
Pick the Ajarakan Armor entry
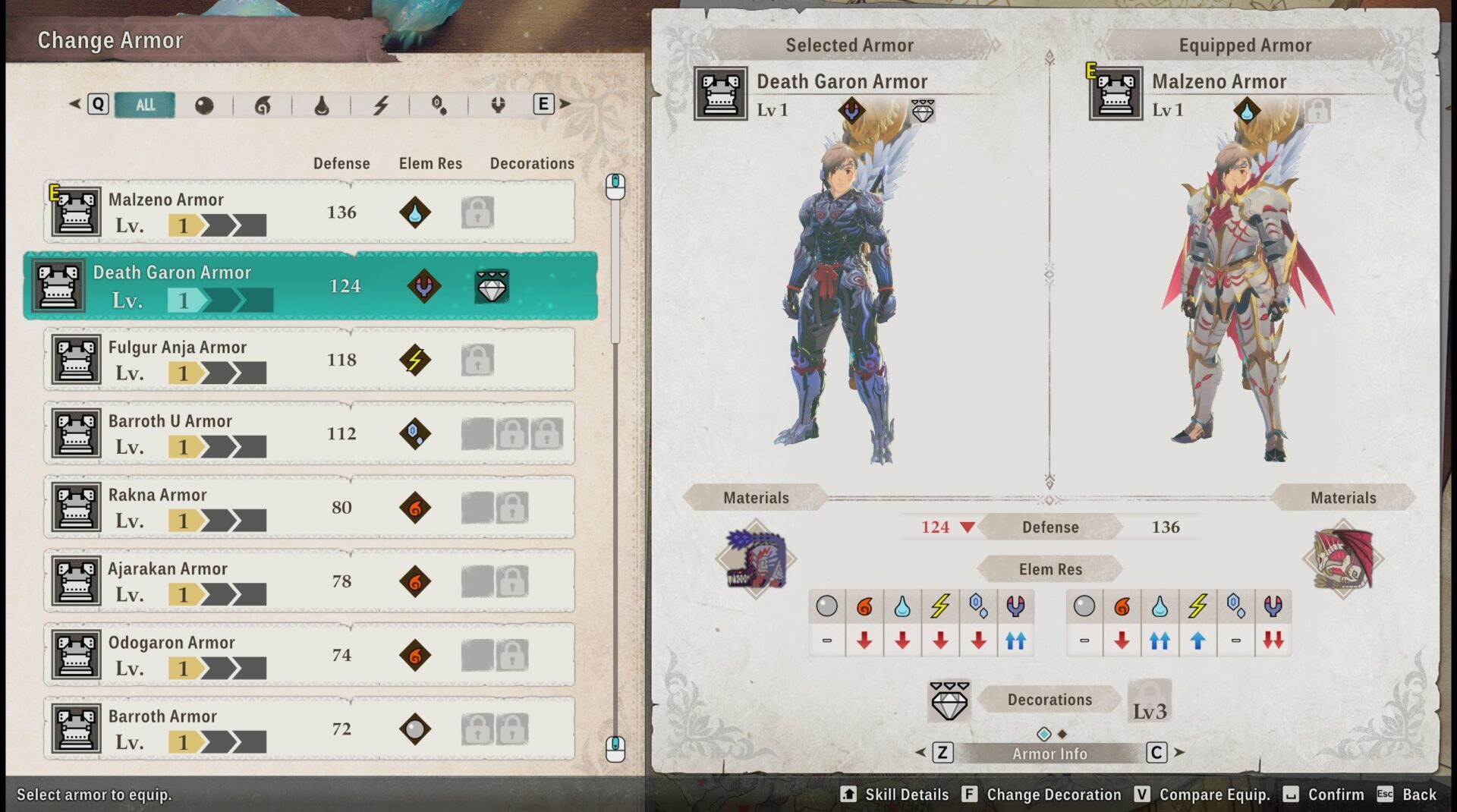click(309, 581)
